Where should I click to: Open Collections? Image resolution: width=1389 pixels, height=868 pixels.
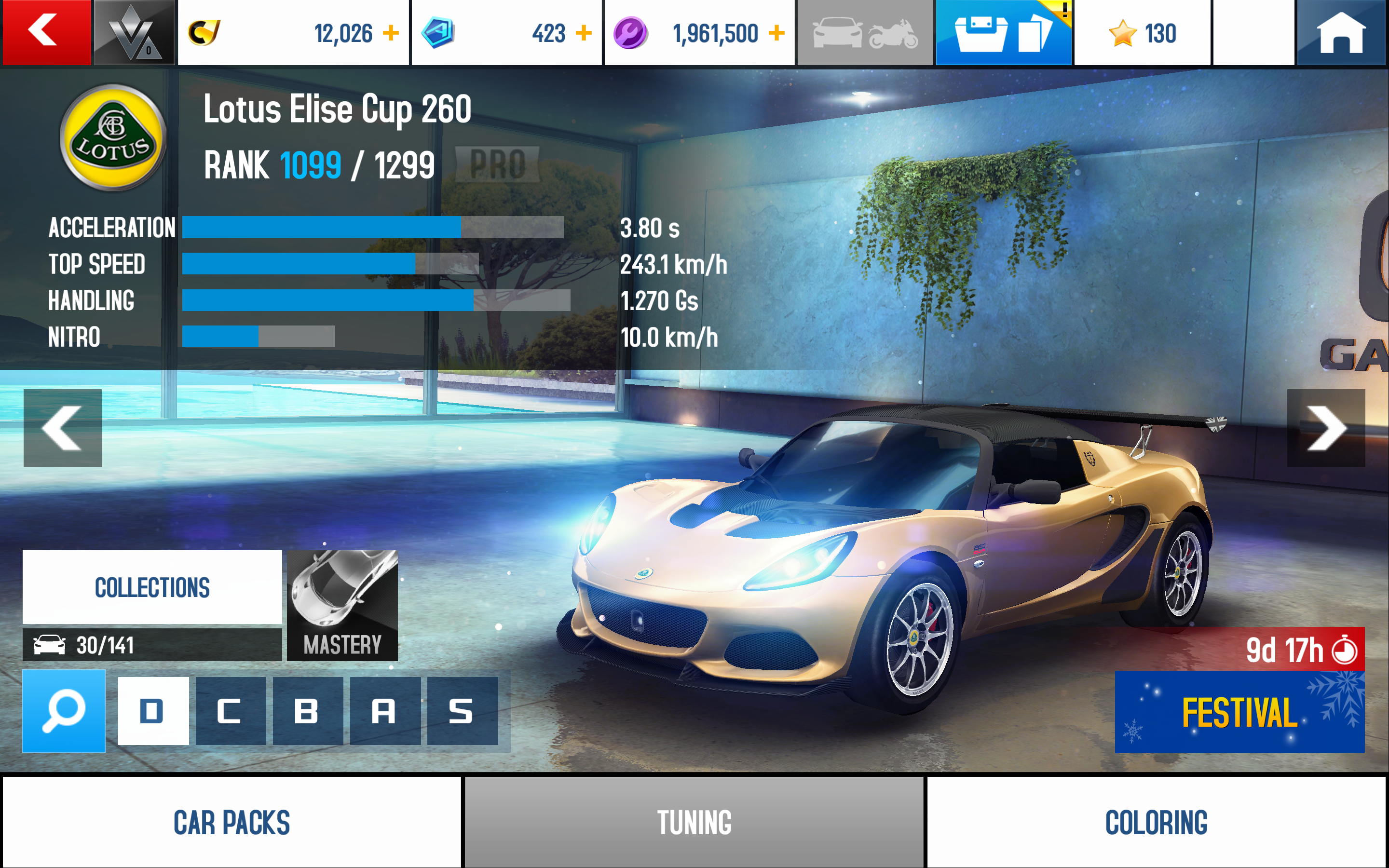pos(152,587)
